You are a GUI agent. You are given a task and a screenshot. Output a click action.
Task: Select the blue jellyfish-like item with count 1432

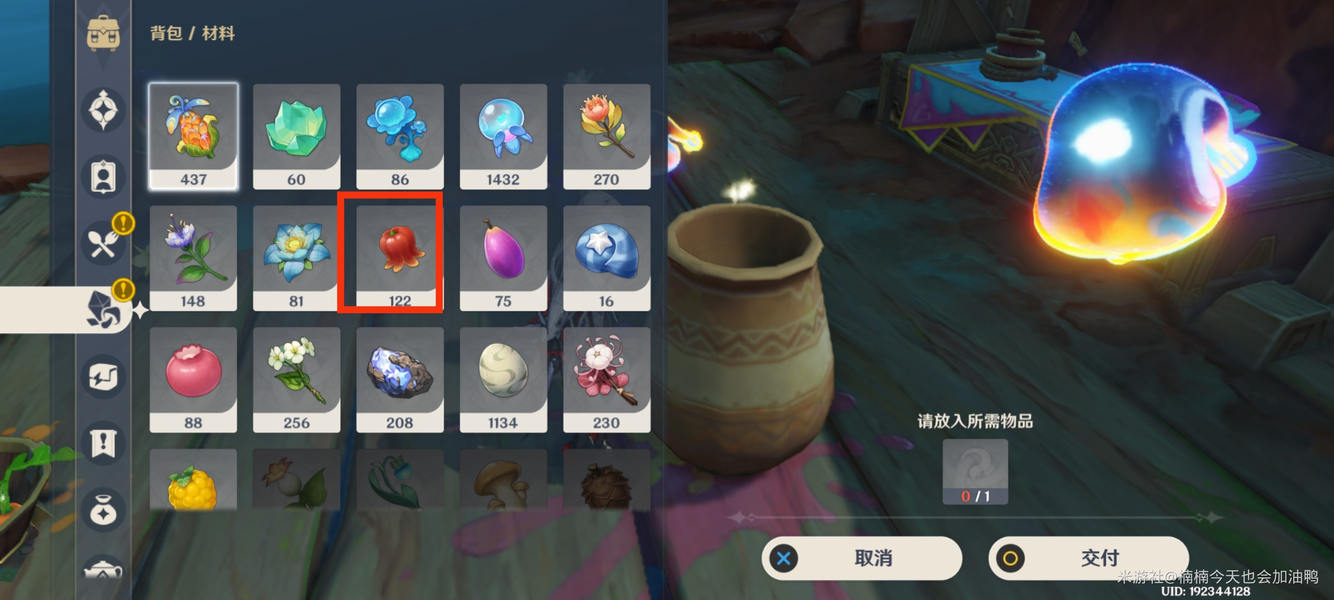click(503, 135)
